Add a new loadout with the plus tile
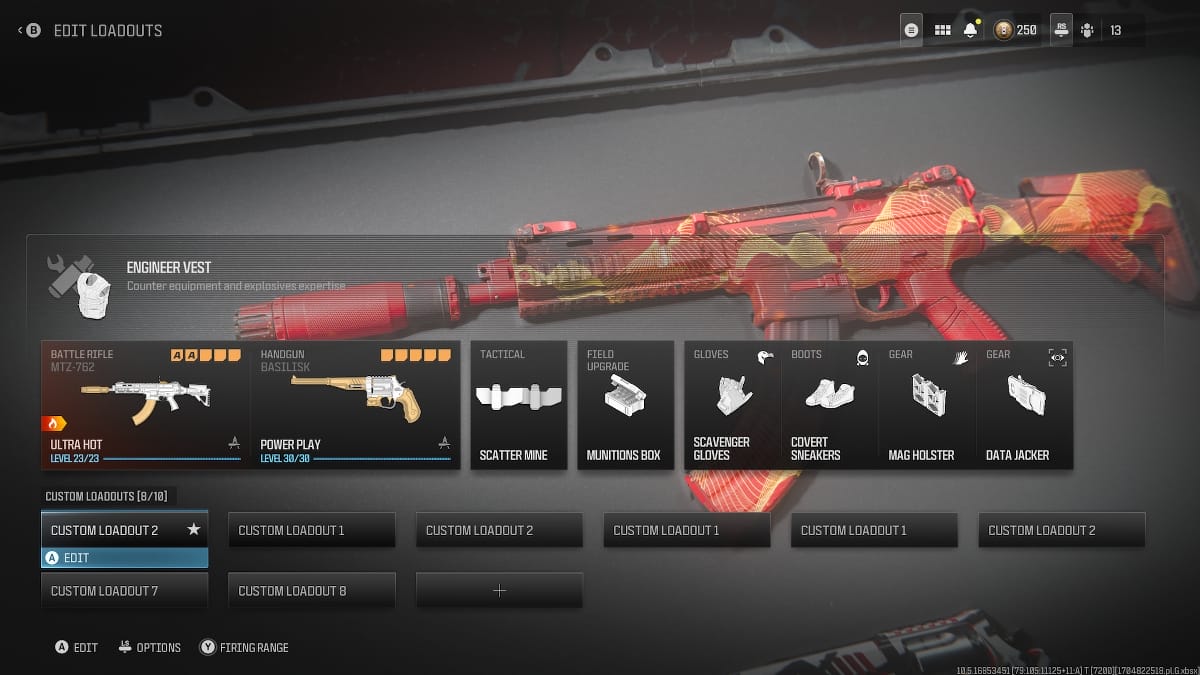Image resolution: width=1200 pixels, height=675 pixels. 499,591
